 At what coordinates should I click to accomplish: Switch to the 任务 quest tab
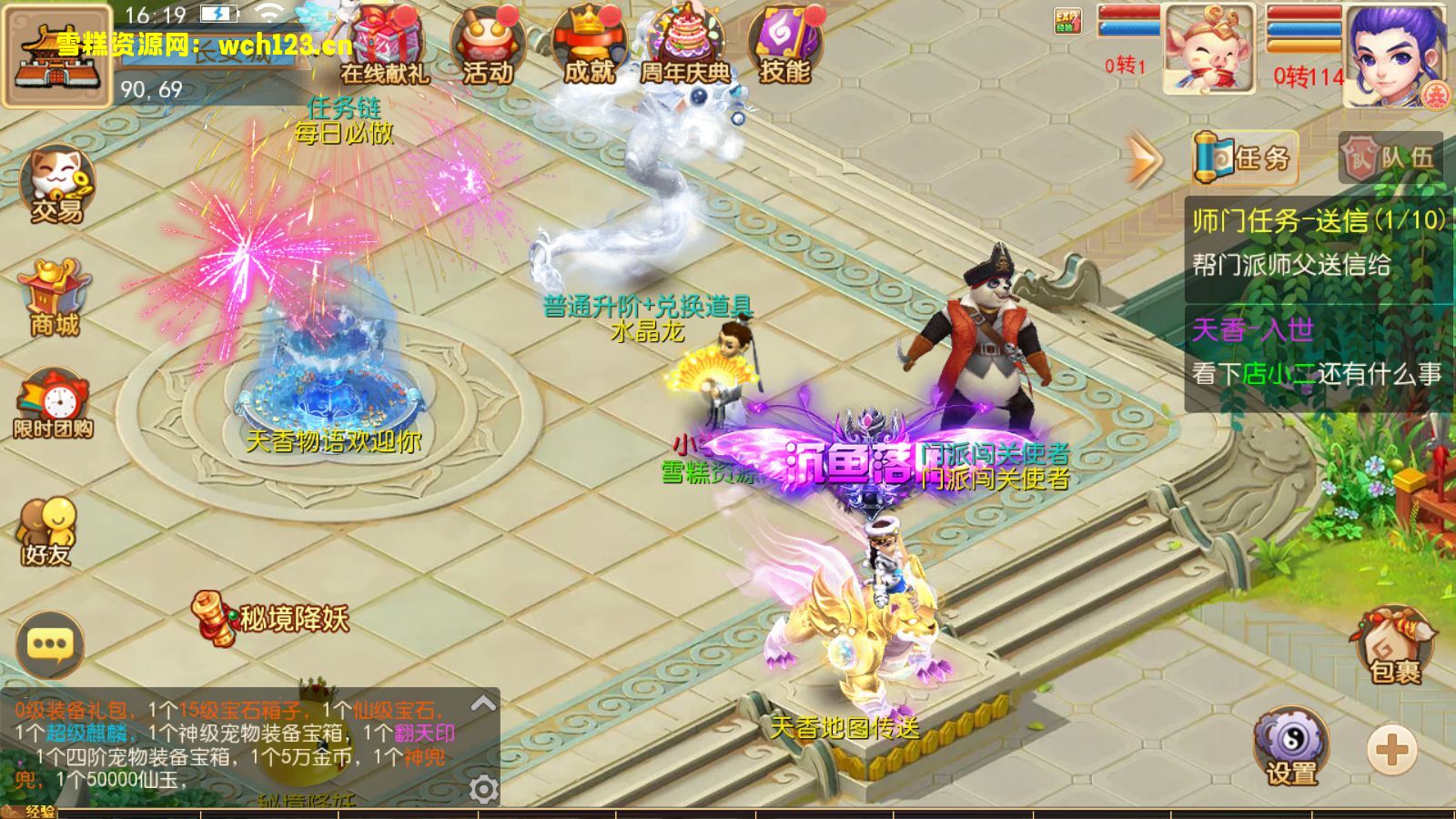click(x=1245, y=158)
